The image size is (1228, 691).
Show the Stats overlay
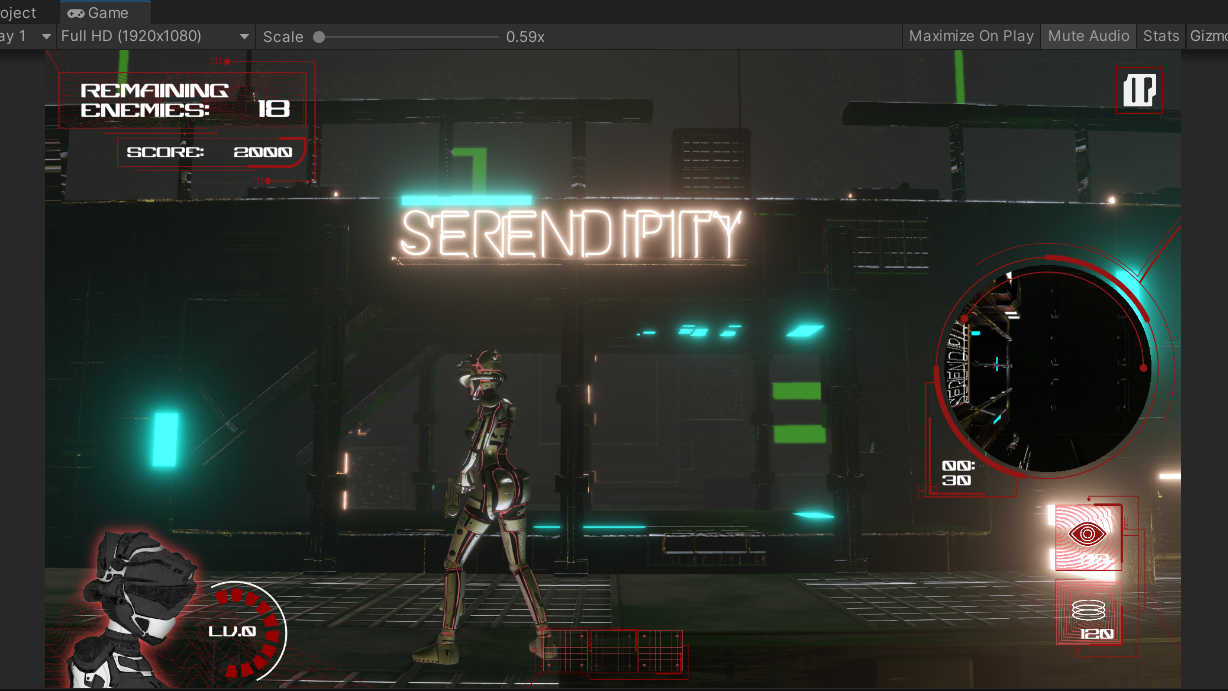[1161, 36]
